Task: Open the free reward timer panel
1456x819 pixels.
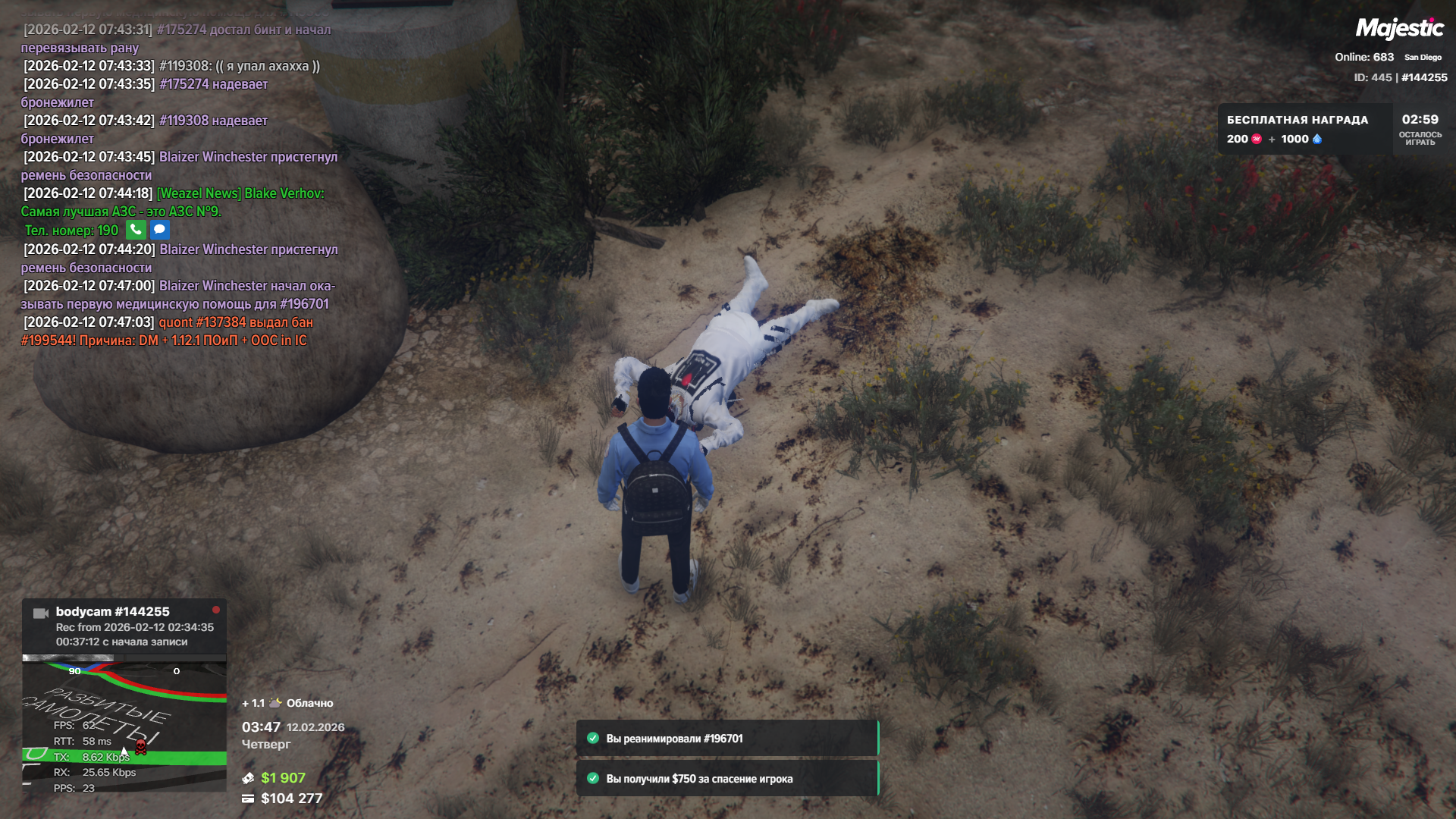Action: point(1329,130)
